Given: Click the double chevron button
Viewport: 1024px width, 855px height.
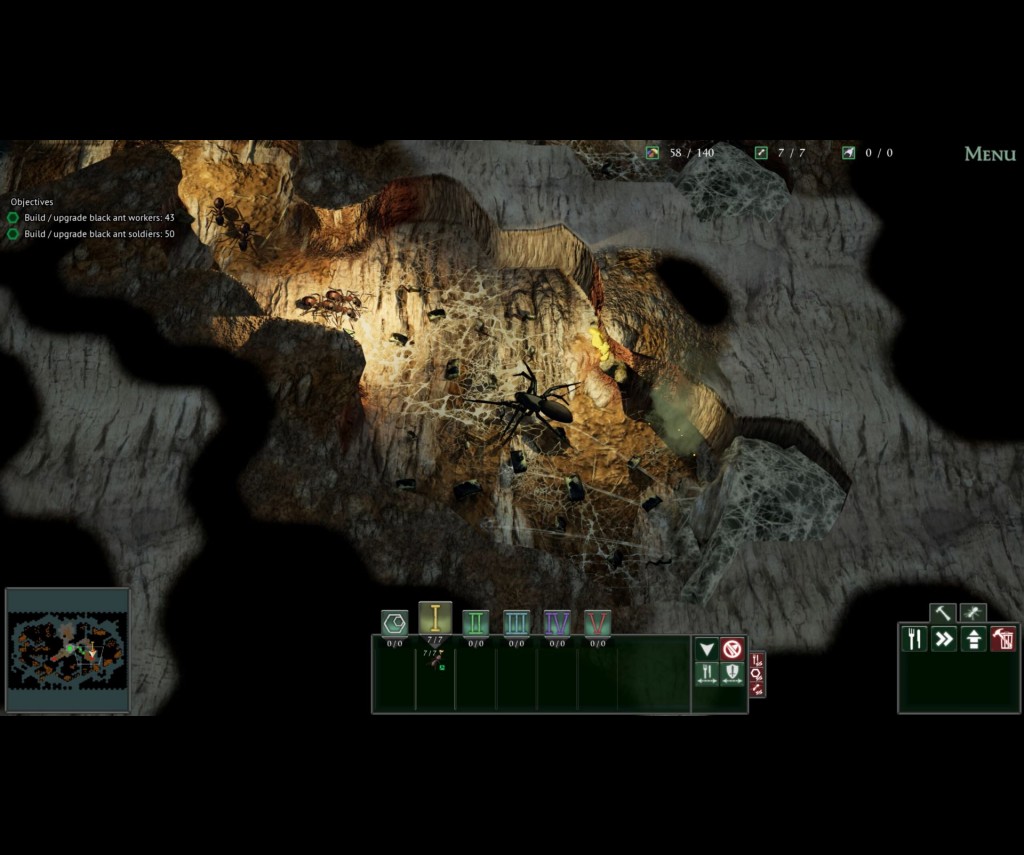Looking at the screenshot, I should 944,639.
